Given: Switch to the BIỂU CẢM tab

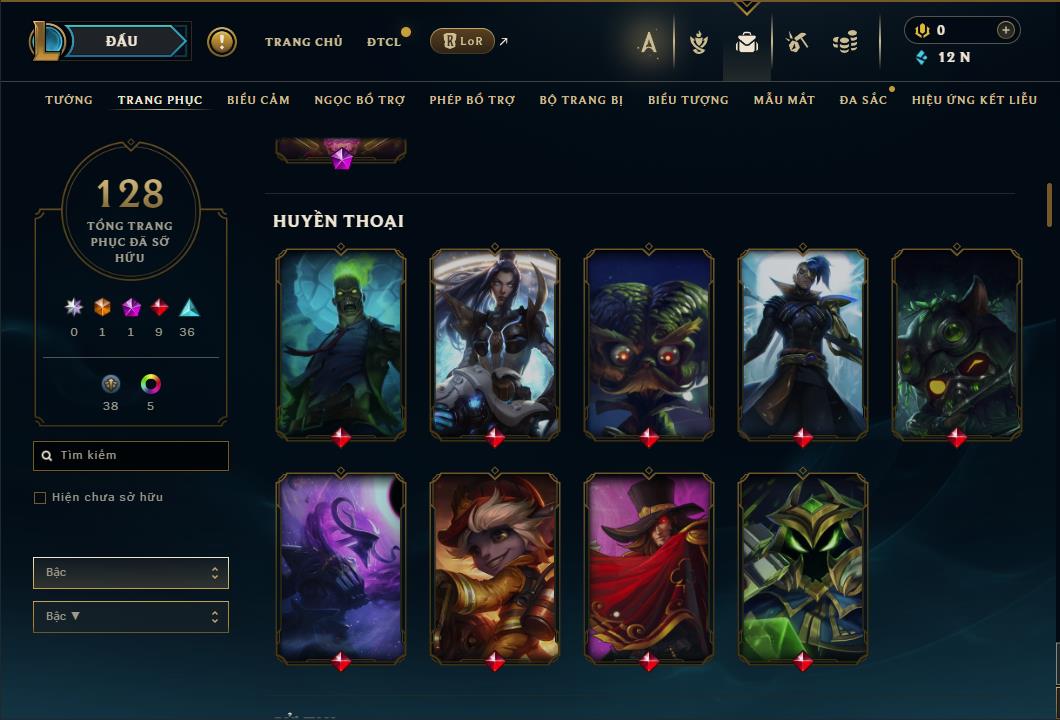Looking at the screenshot, I should coord(258,100).
